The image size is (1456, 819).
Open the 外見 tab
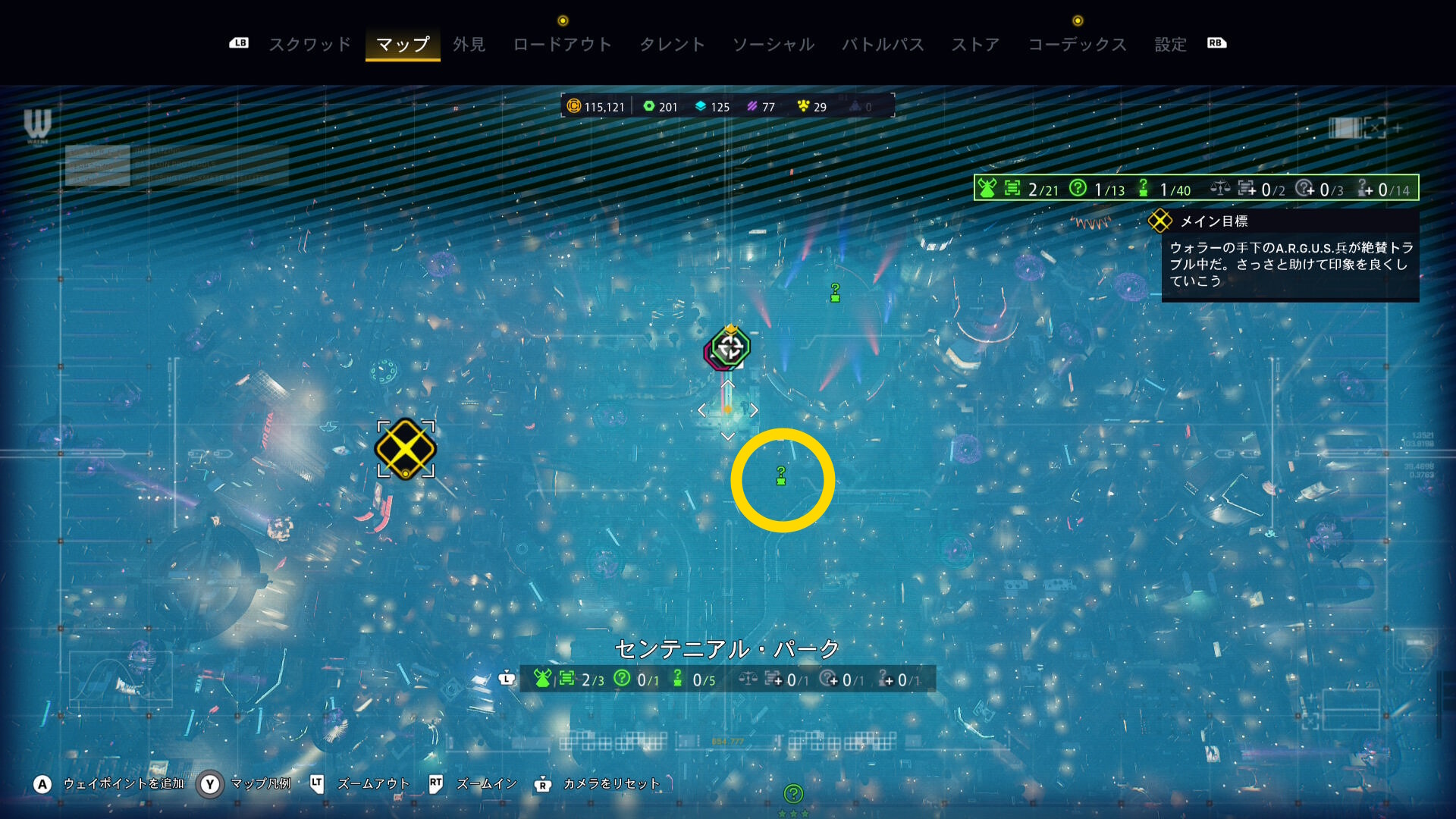(x=469, y=45)
